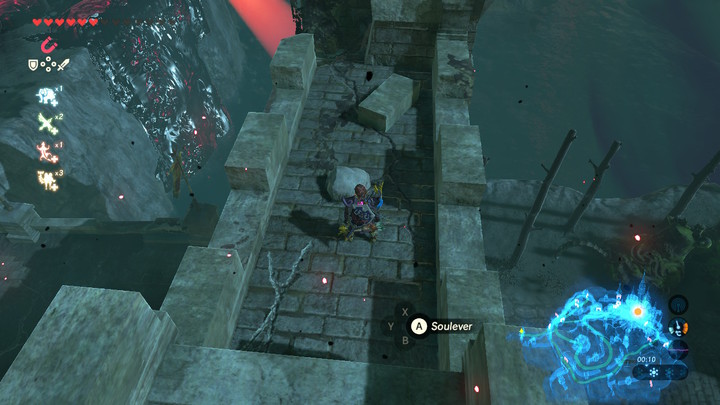Activate the green bird champion ability icon
The image size is (720, 405).
pos(46,124)
